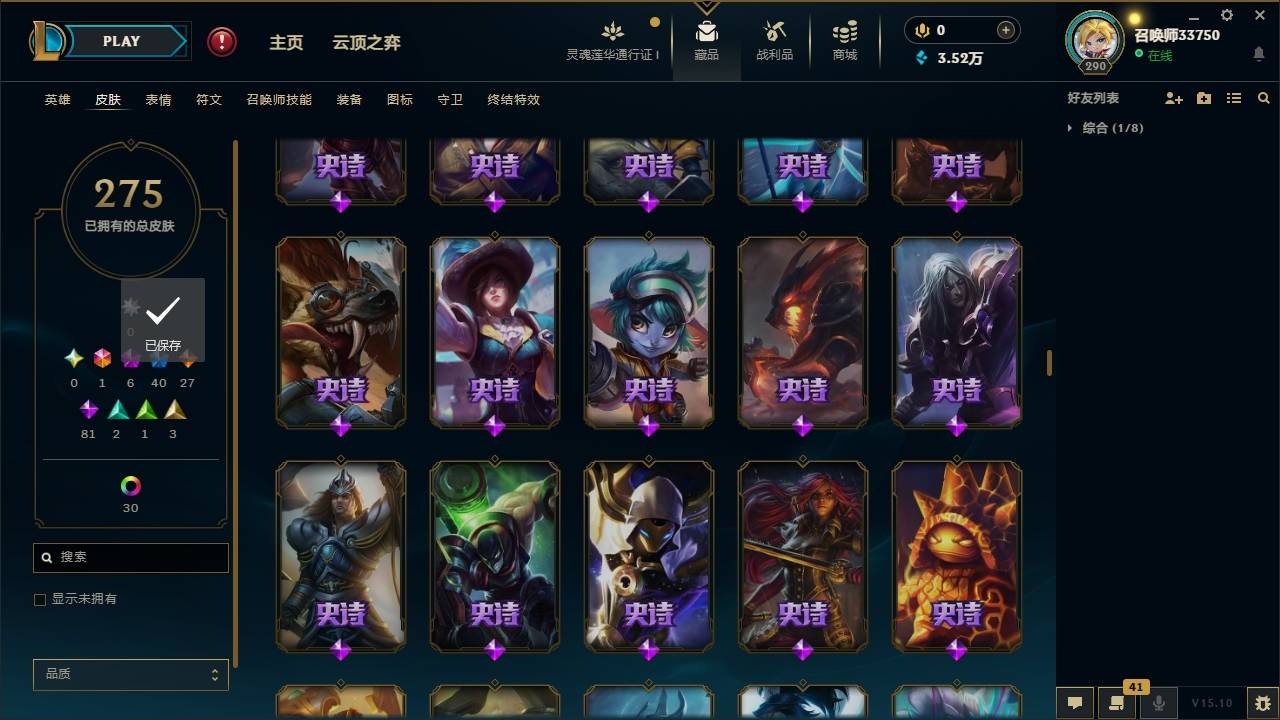Click the add friend icon

click(1173, 97)
